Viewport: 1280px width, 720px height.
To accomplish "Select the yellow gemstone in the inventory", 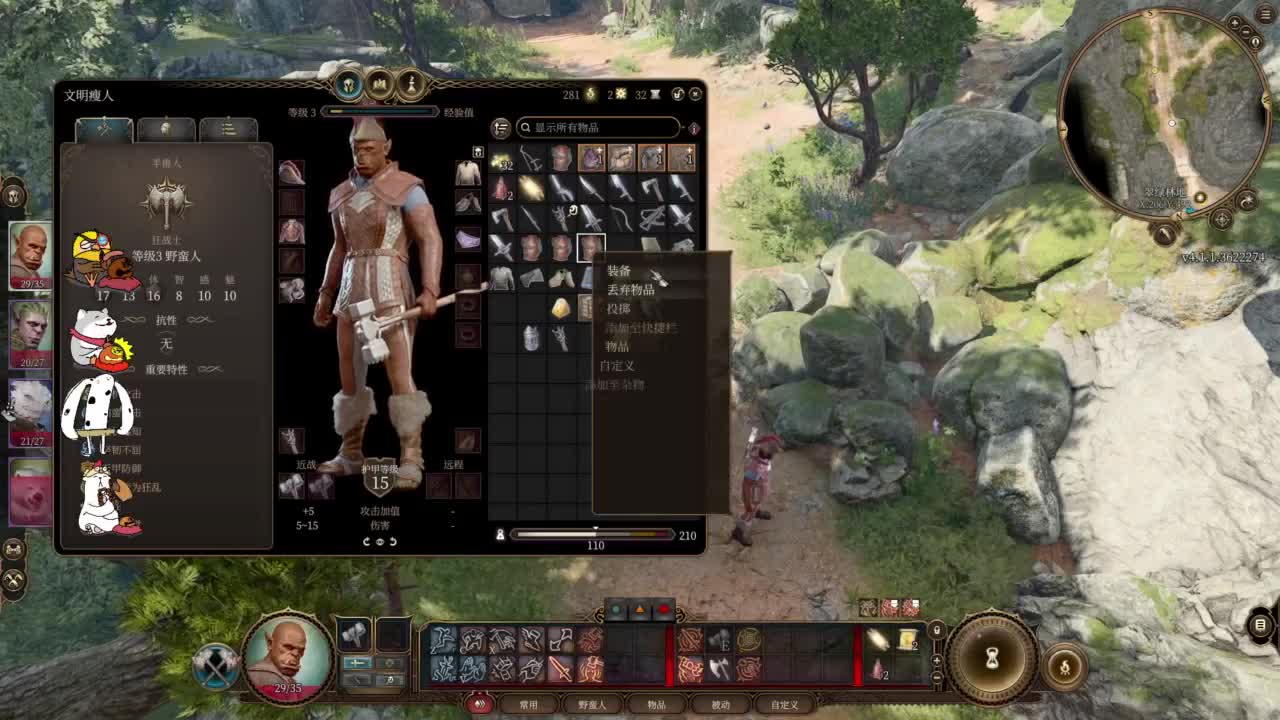I will pos(561,309).
